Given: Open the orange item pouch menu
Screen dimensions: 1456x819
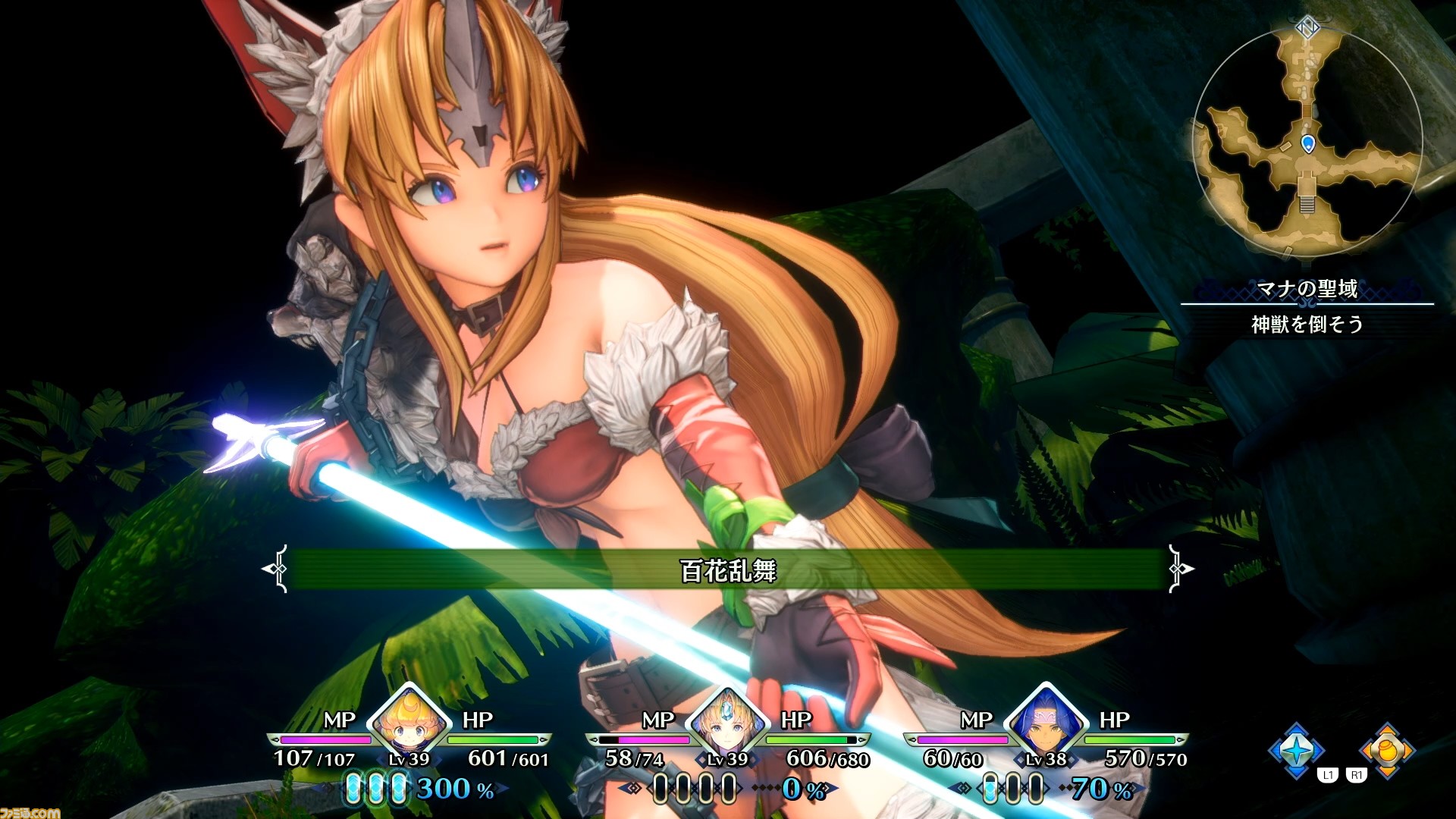Looking at the screenshot, I should tap(1387, 750).
